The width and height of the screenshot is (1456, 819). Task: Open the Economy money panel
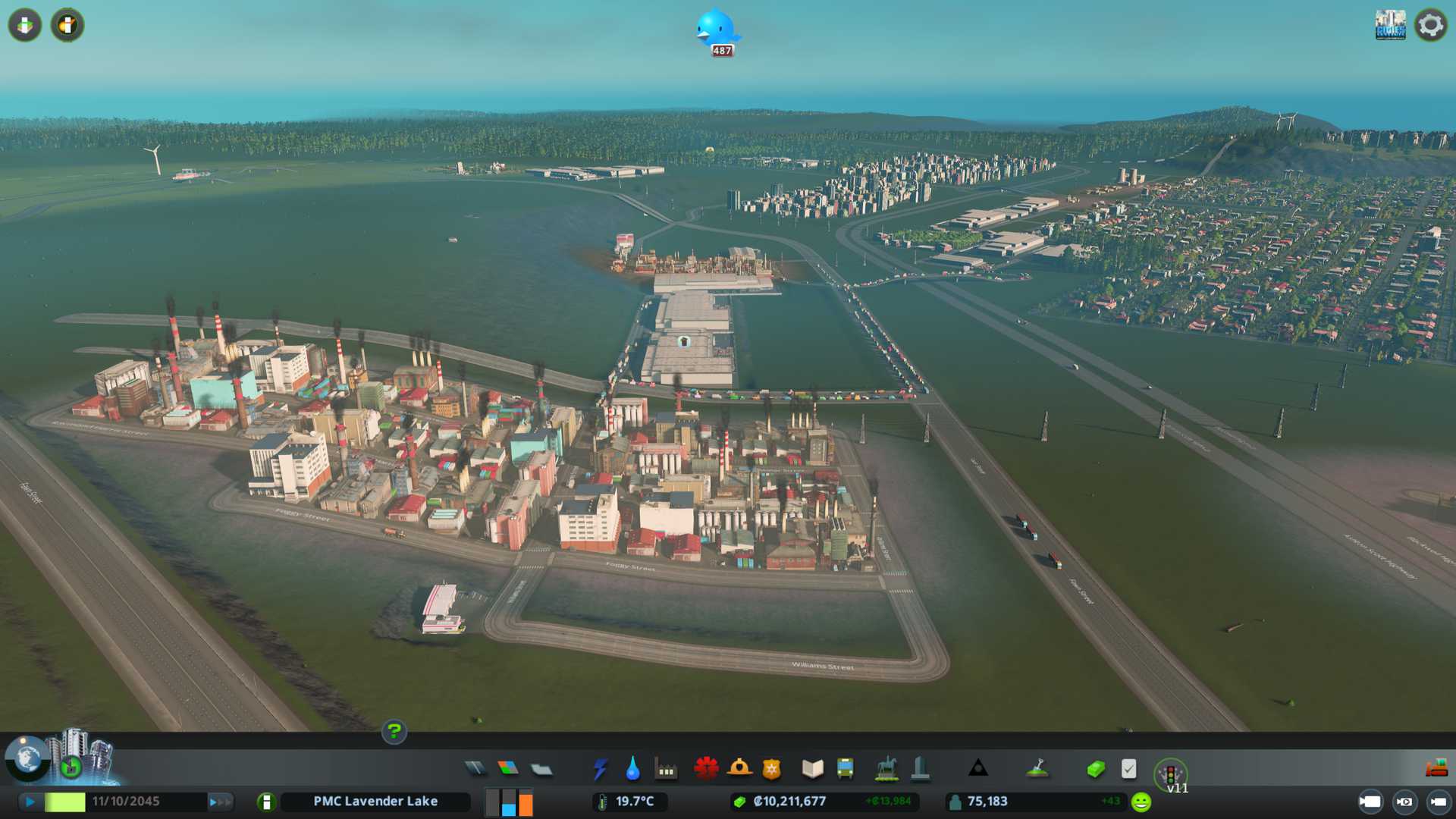(x=1095, y=769)
